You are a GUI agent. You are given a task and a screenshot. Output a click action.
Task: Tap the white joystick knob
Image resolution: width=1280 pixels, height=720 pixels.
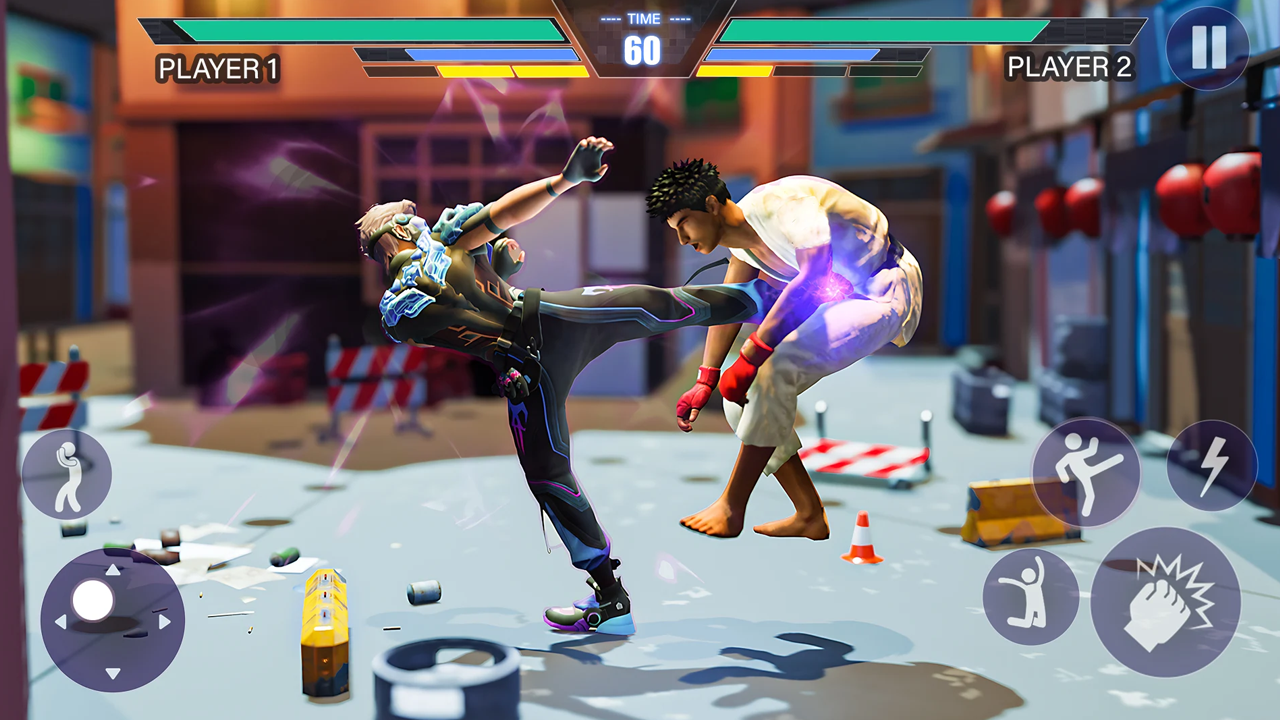pos(93,601)
